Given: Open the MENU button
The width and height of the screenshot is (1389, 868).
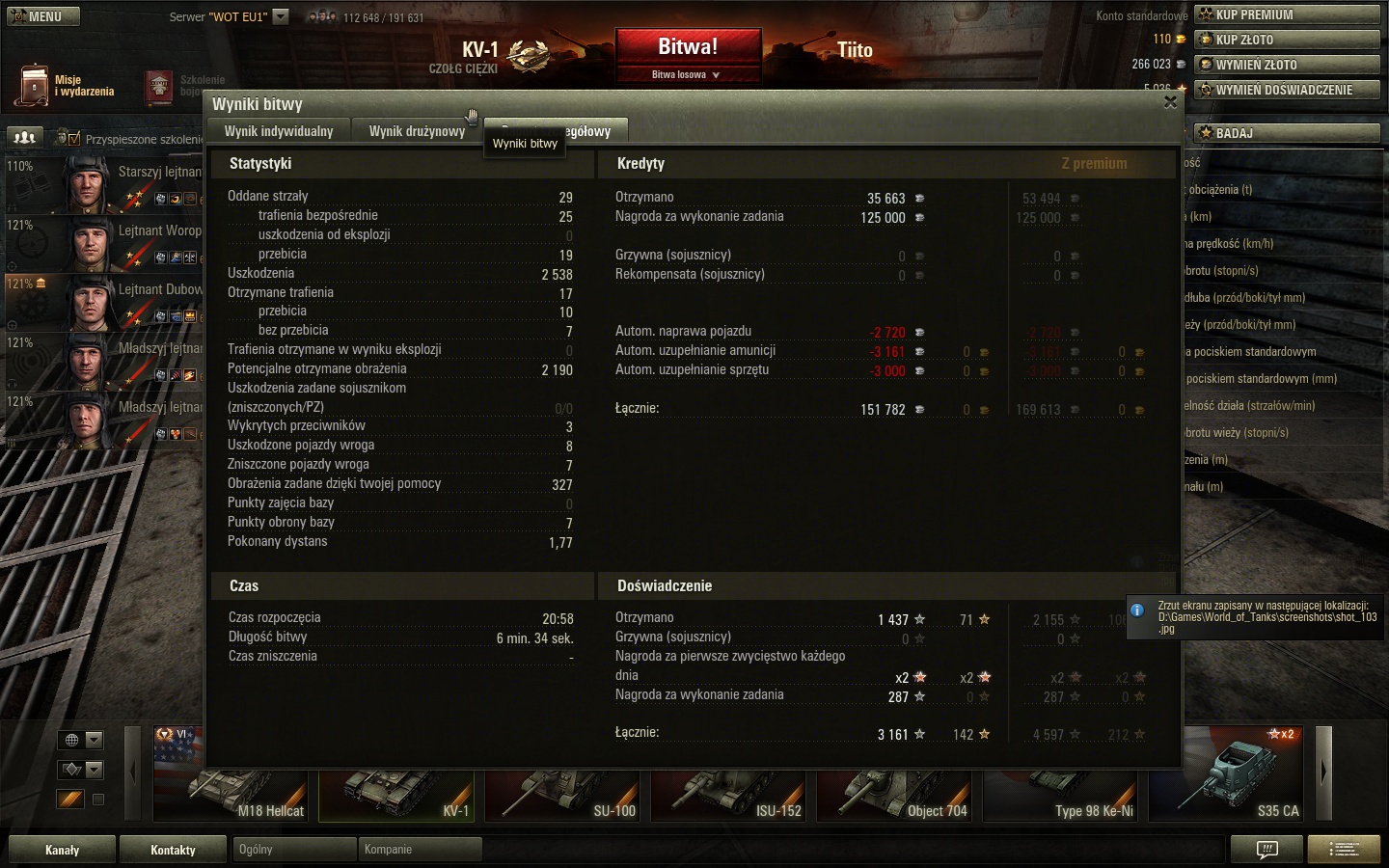Looking at the screenshot, I should click(43, 16).
